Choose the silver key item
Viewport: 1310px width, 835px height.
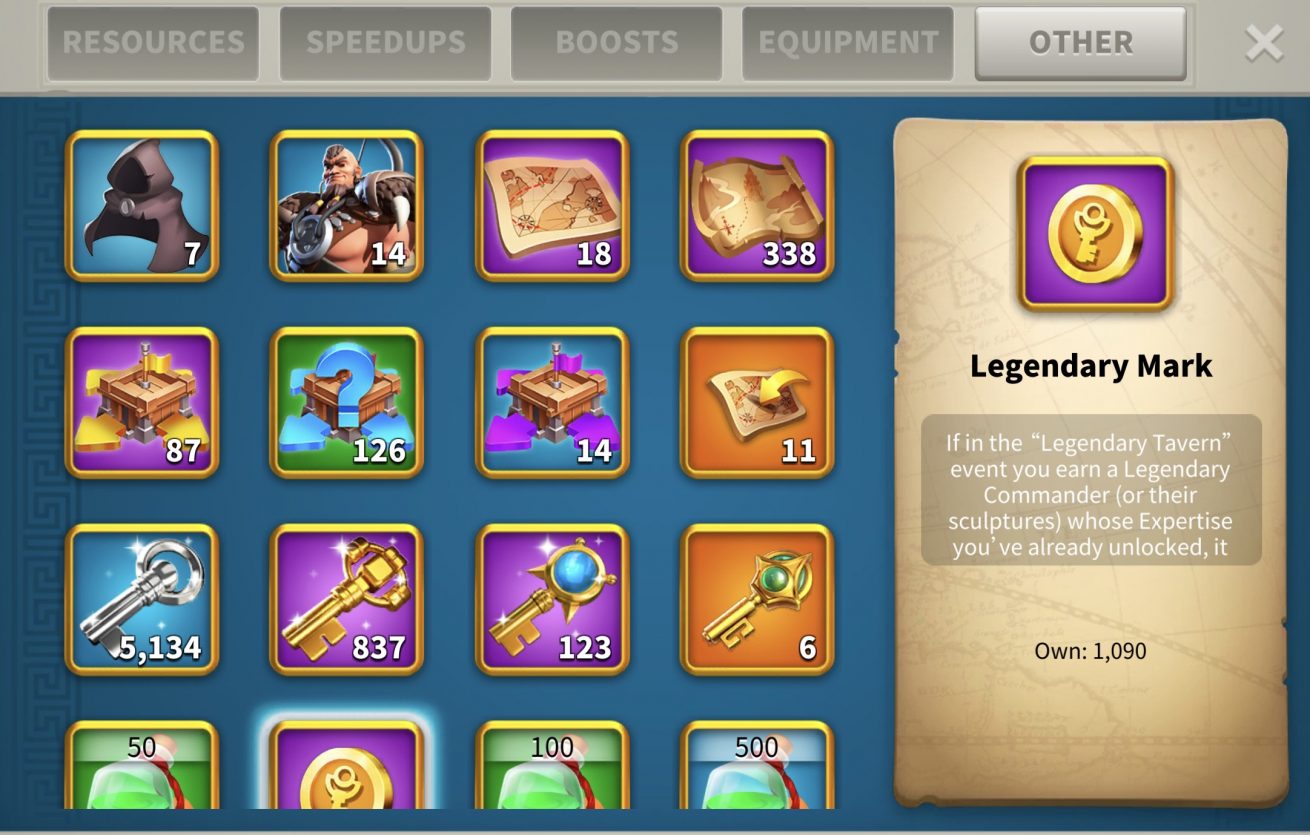coord(142,599)
